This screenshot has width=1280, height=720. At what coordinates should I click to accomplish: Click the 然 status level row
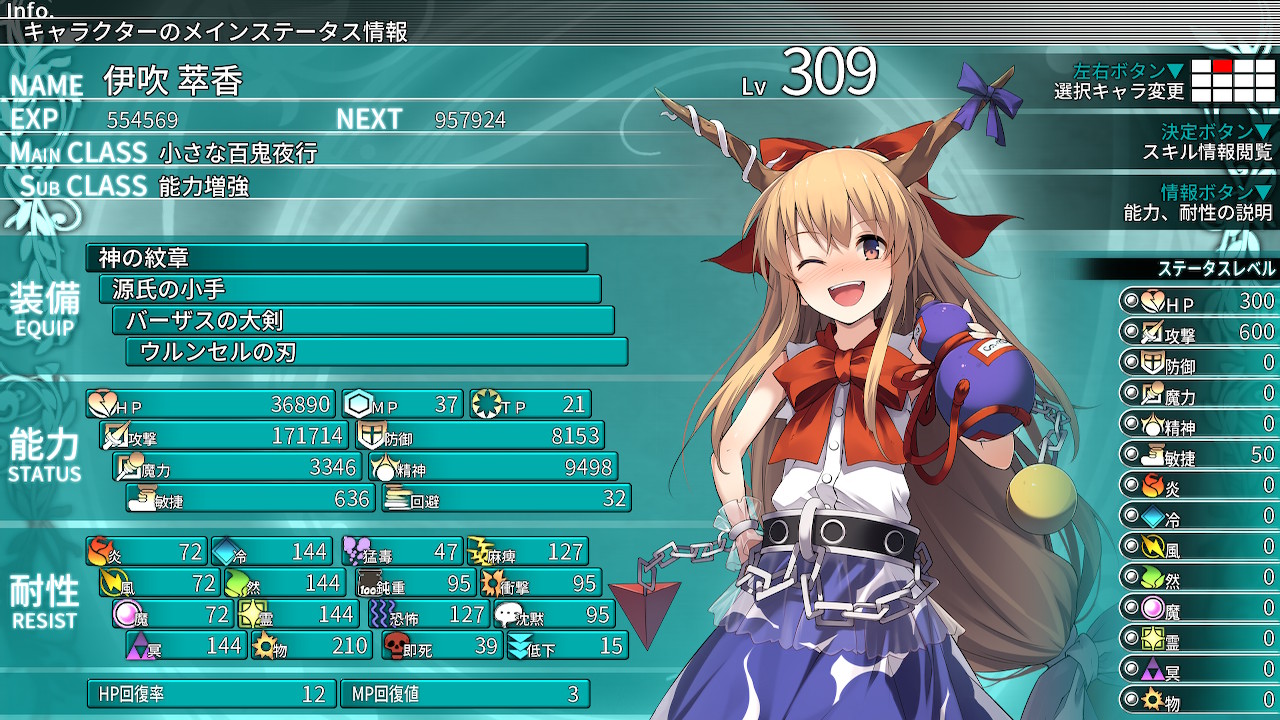click(1198, 577)
